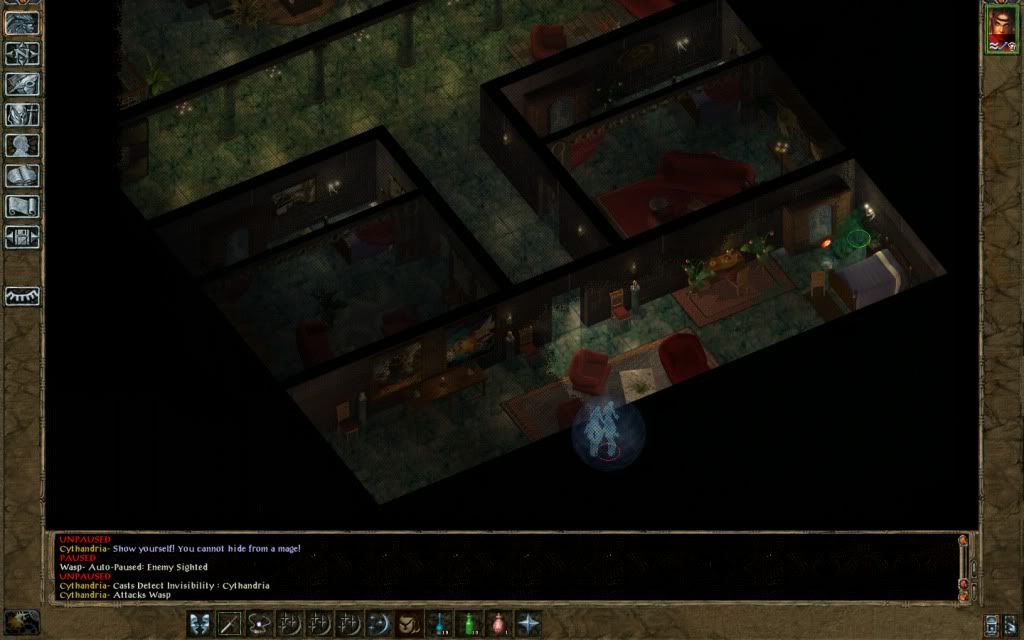Use the blue potion quick item

click(438, 623)
